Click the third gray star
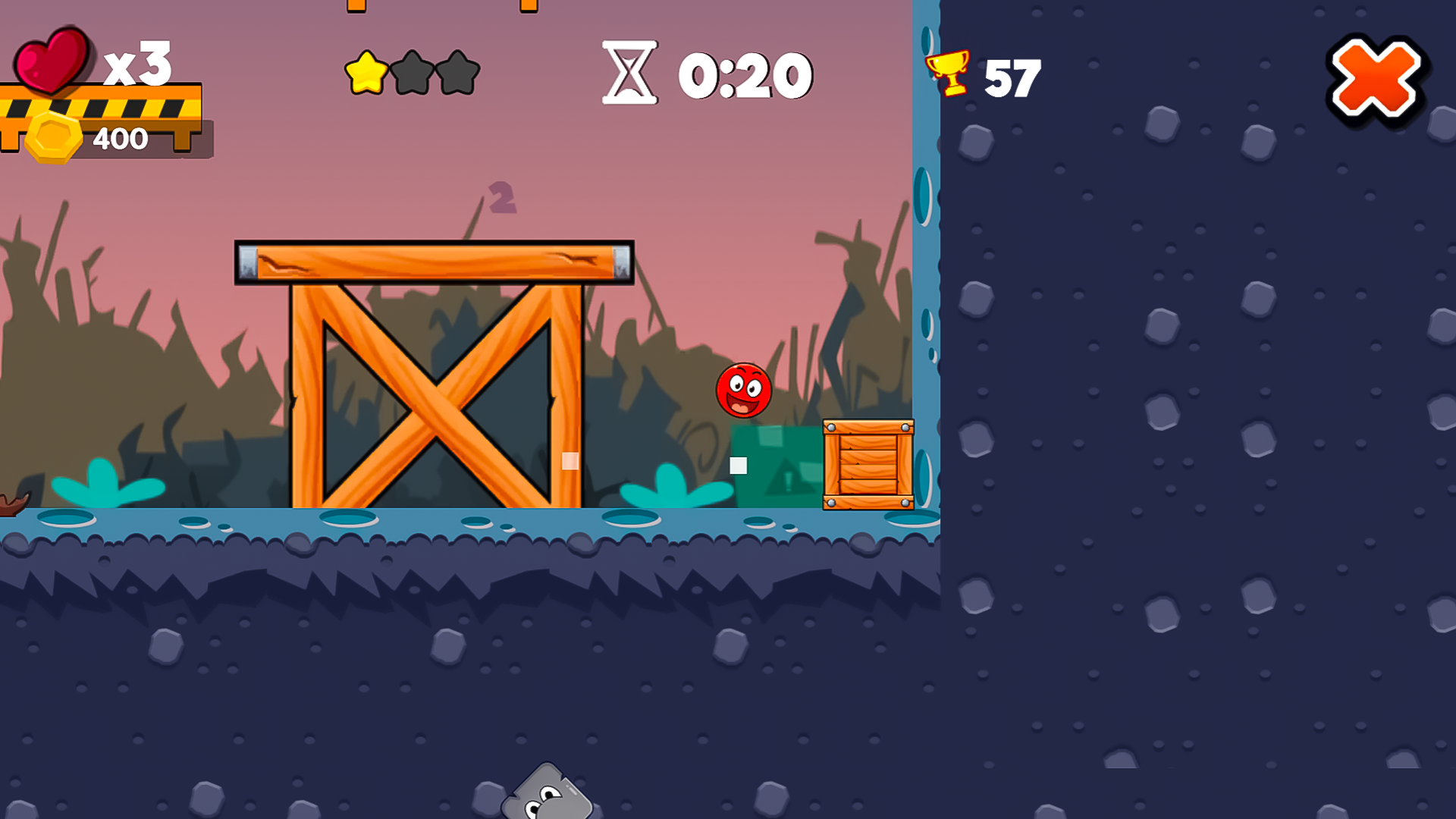Image resolution: width=1456 pixels, height=819 pixels. click(458, 71)
